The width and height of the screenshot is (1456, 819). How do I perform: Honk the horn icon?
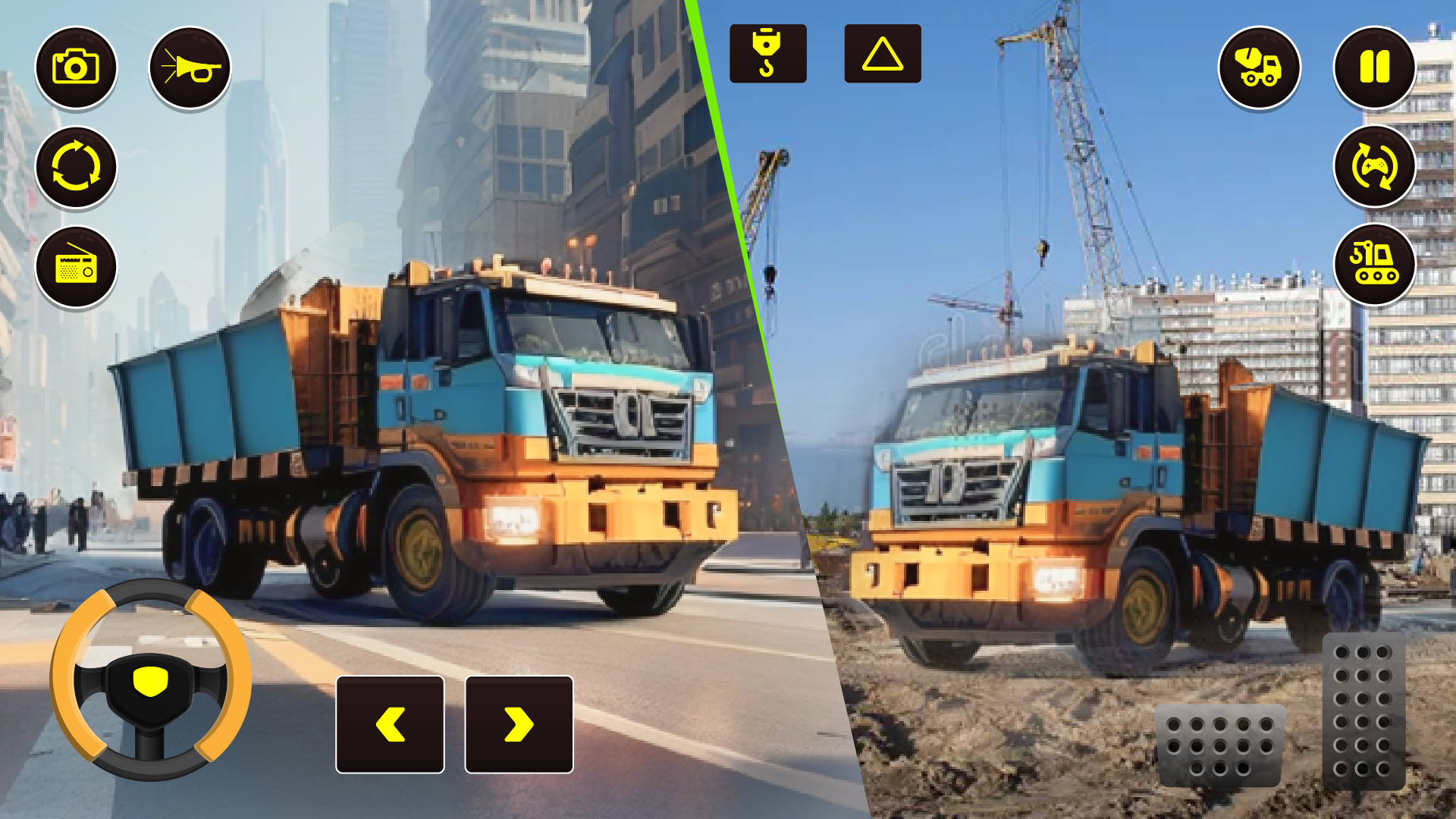click(191, 67)
